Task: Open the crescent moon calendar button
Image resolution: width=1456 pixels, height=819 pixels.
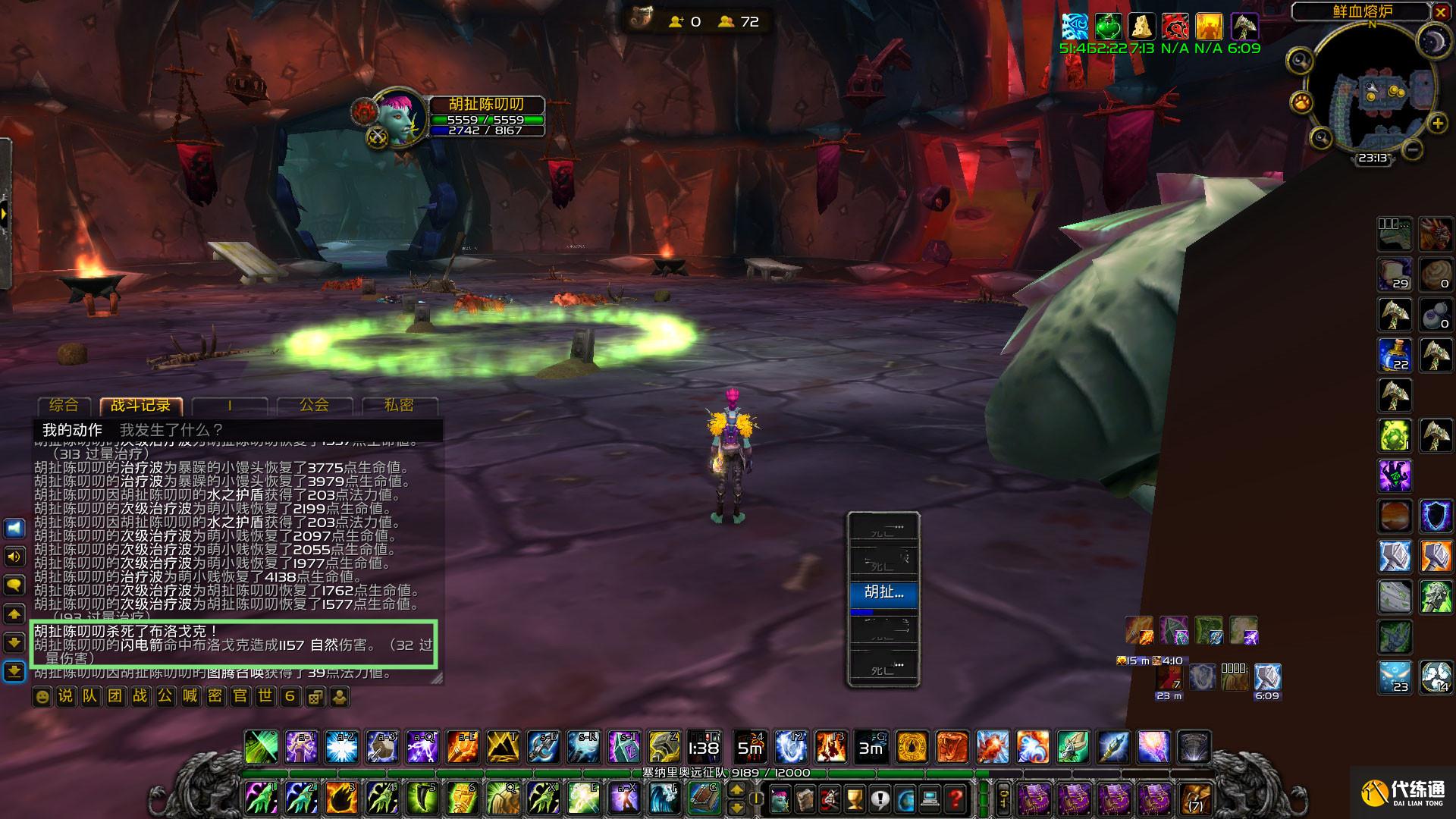Action: [1434, 42]
